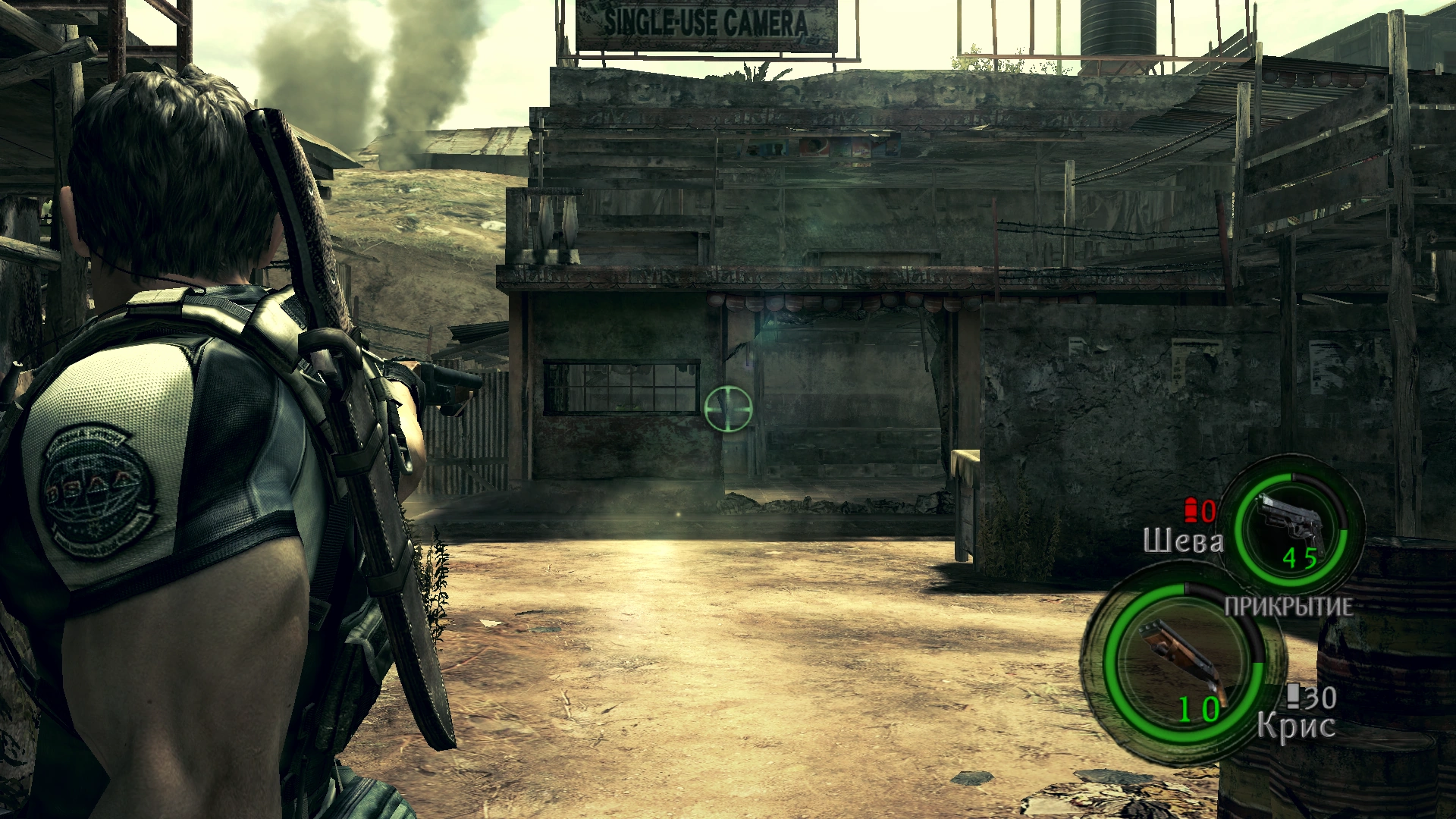Screen dimensions: 1456x819
Task: Select Sheva's handgun weapon icon
Action: click(x=1291, y=523)
